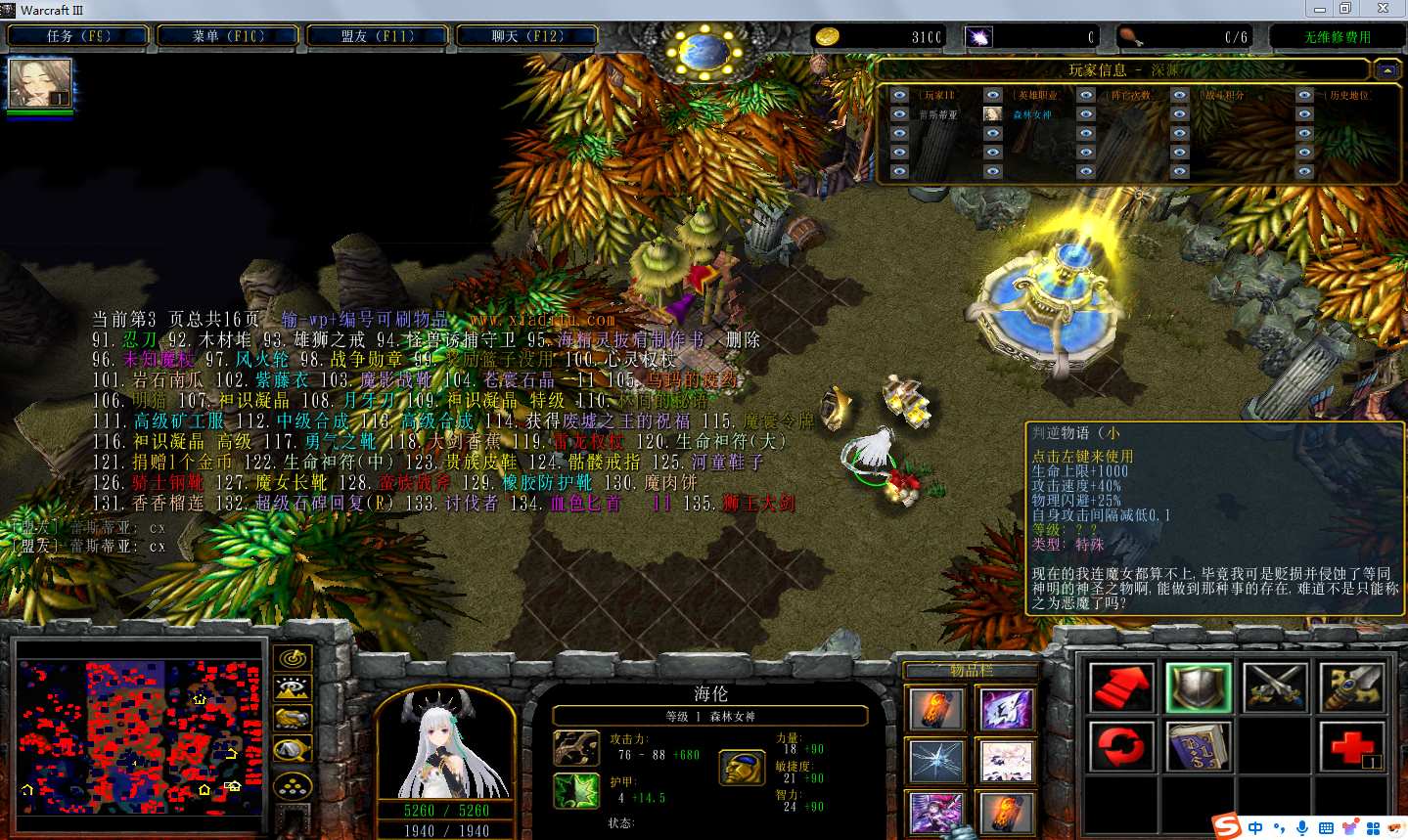This screenshot has height=840, width=1408.
Task: Use the single sword attack command
Action: click(1351, 687)
